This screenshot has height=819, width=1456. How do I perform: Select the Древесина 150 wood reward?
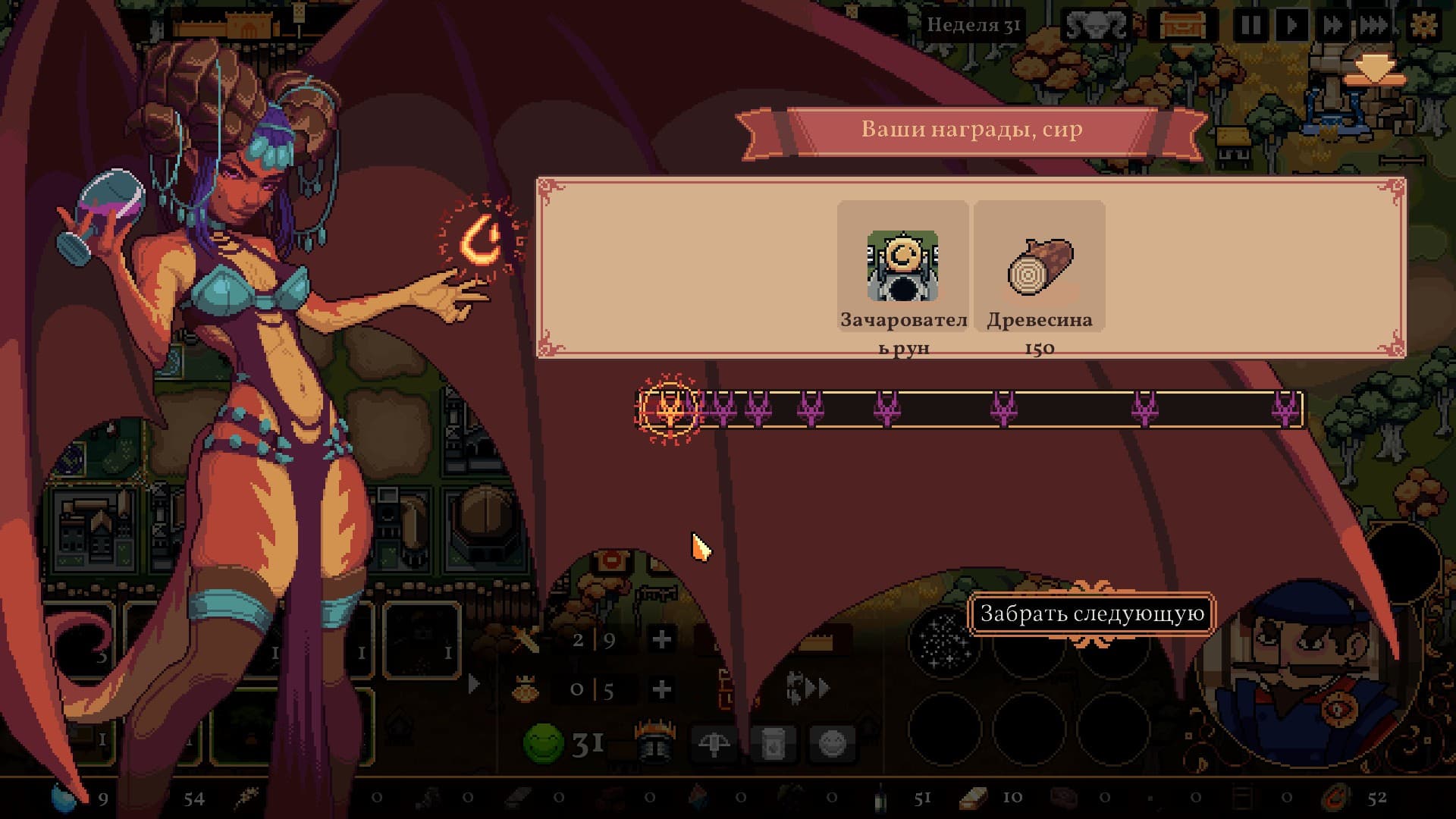[x=1039, y=267]
